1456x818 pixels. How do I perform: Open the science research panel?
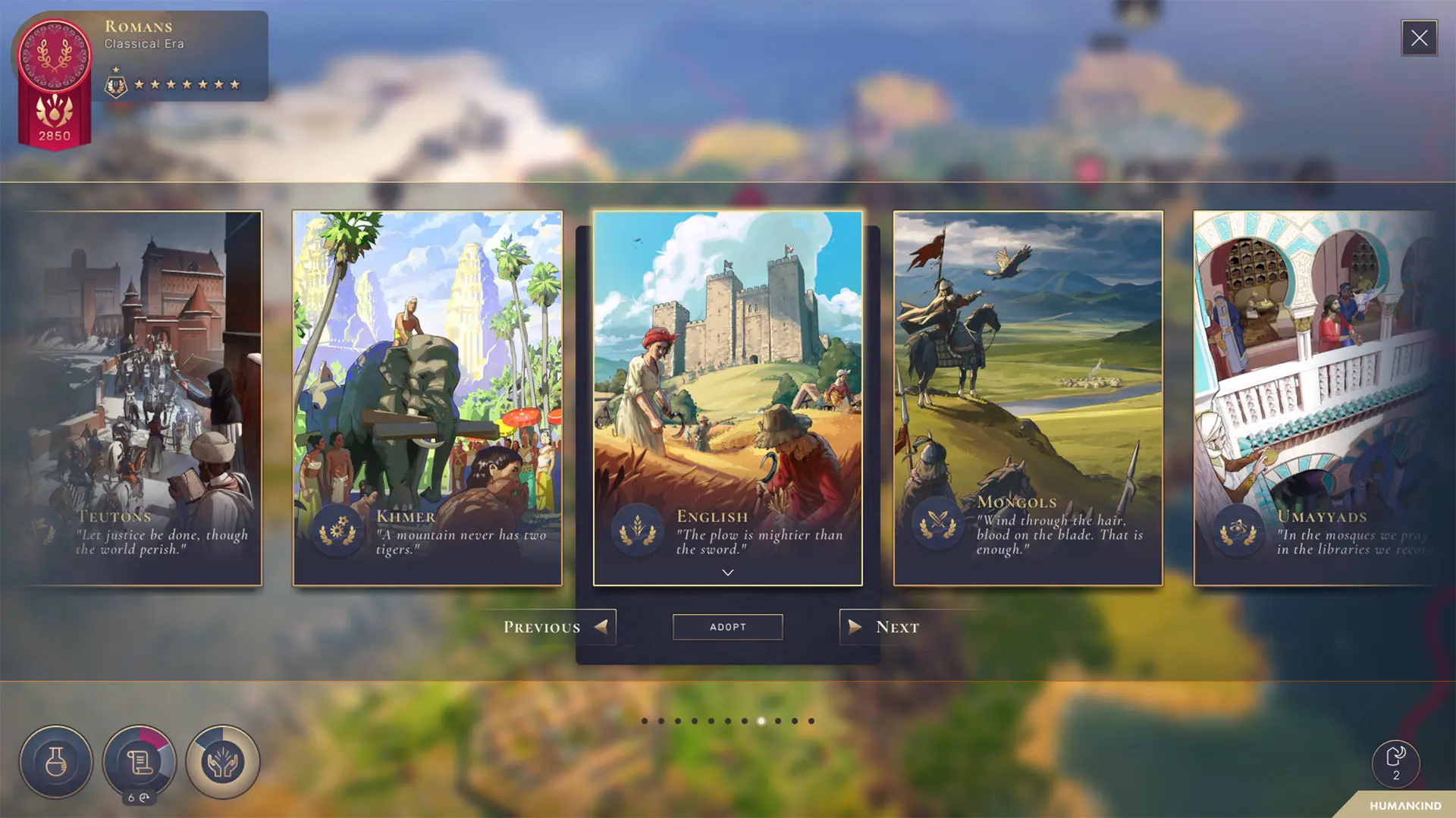pos(57,763)
